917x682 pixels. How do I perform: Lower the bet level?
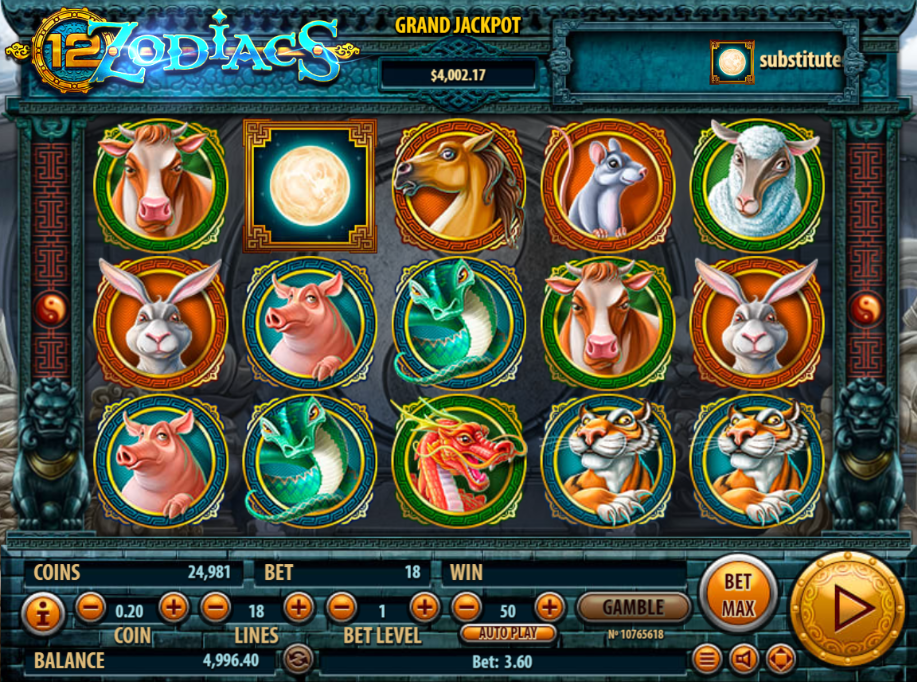coord(341,607)
